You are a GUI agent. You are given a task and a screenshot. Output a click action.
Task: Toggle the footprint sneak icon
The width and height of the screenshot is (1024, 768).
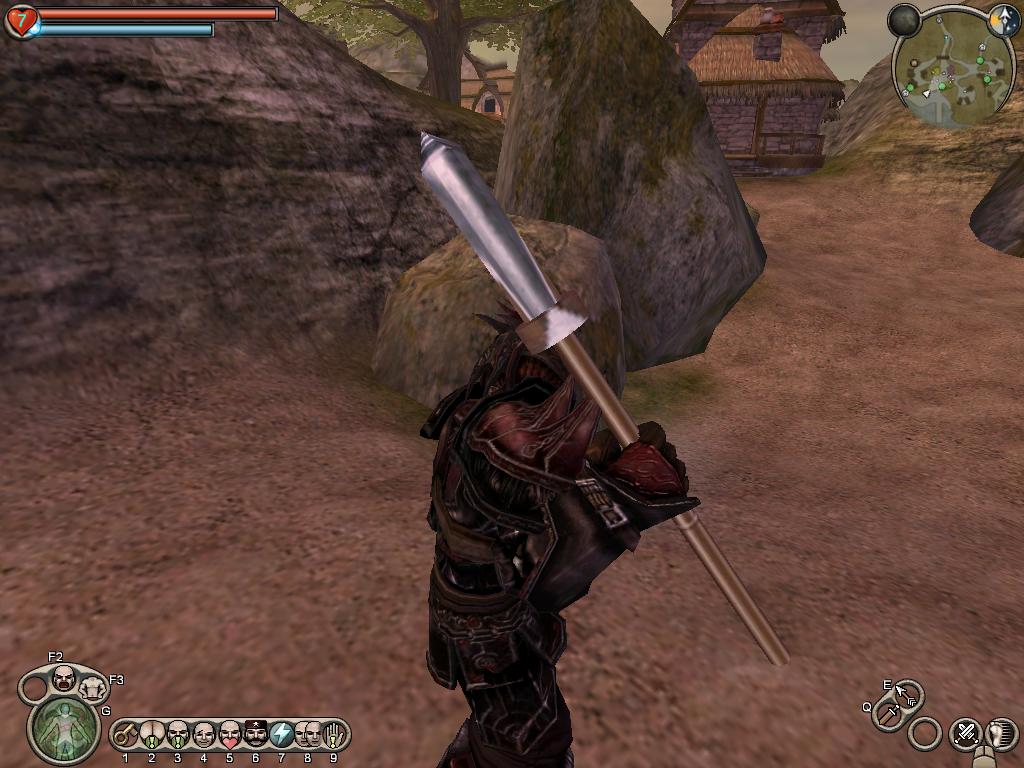[x=1001, y=733]
